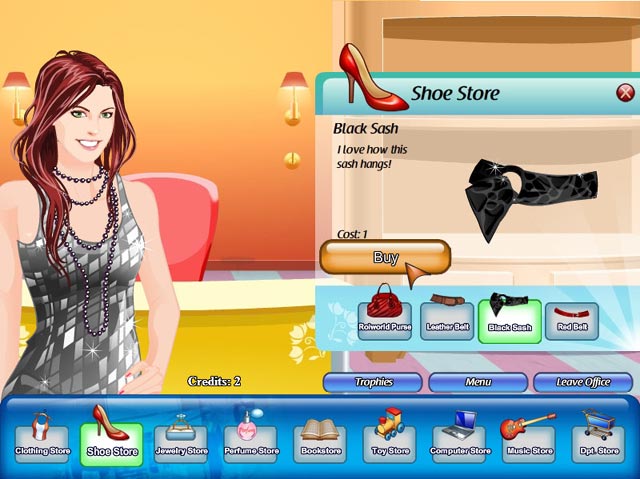Switch to the Computer Store
Screen dimensions: 640x479
coord(459,439)
